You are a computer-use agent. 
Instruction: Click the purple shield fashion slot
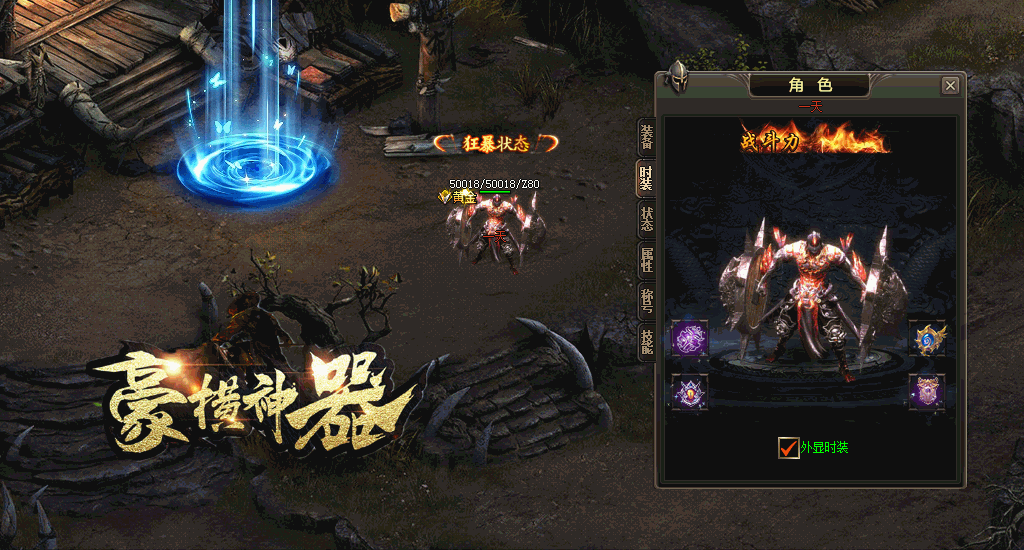pyautogui.click(x=927, y=391)
